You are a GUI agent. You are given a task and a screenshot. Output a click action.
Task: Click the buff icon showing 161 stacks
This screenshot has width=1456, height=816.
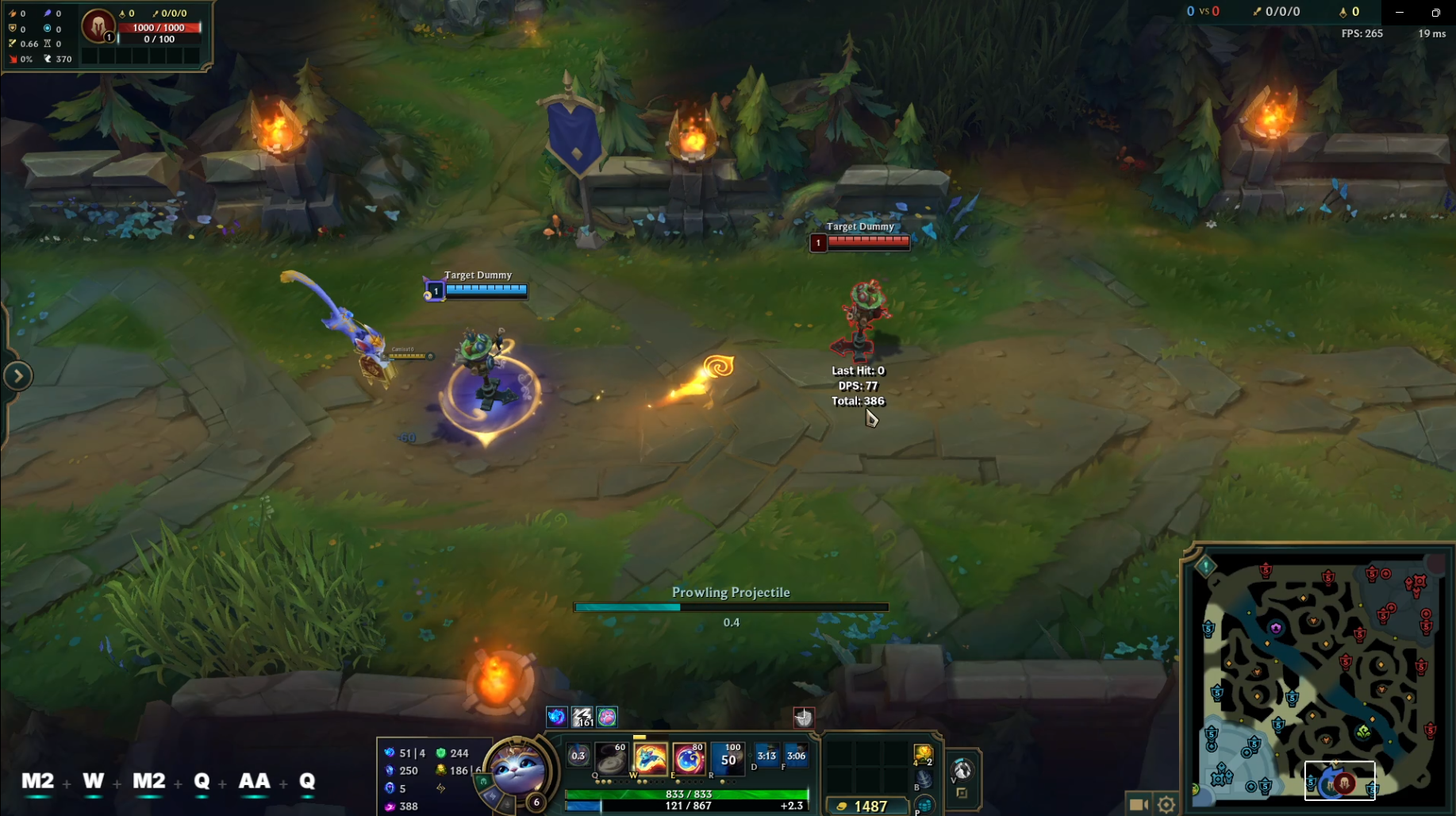point(582,717)
